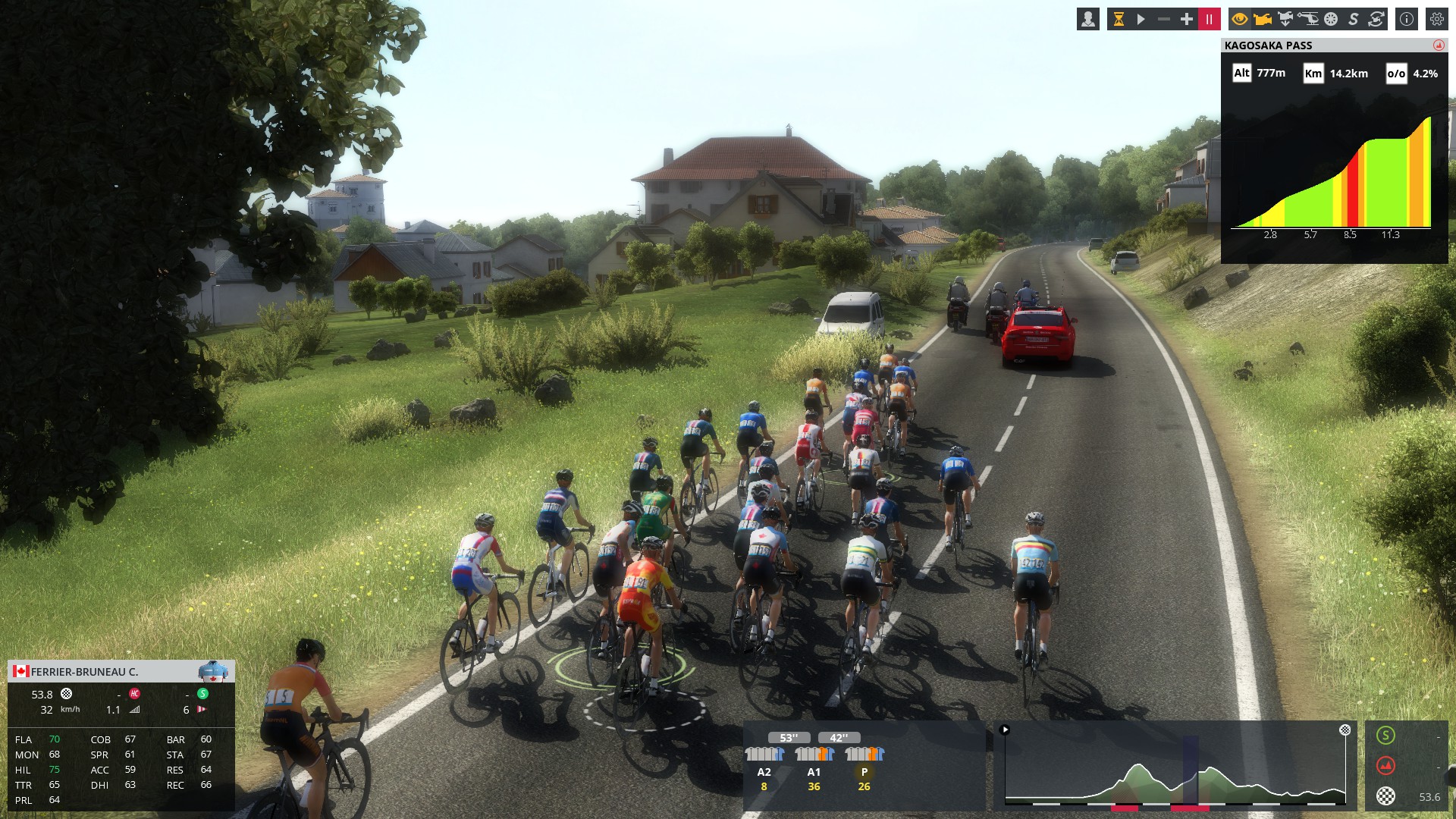The image size is (1456, 819).
Task: Switch to the camera with down arrow
Action: click(x=1285, y=20)
